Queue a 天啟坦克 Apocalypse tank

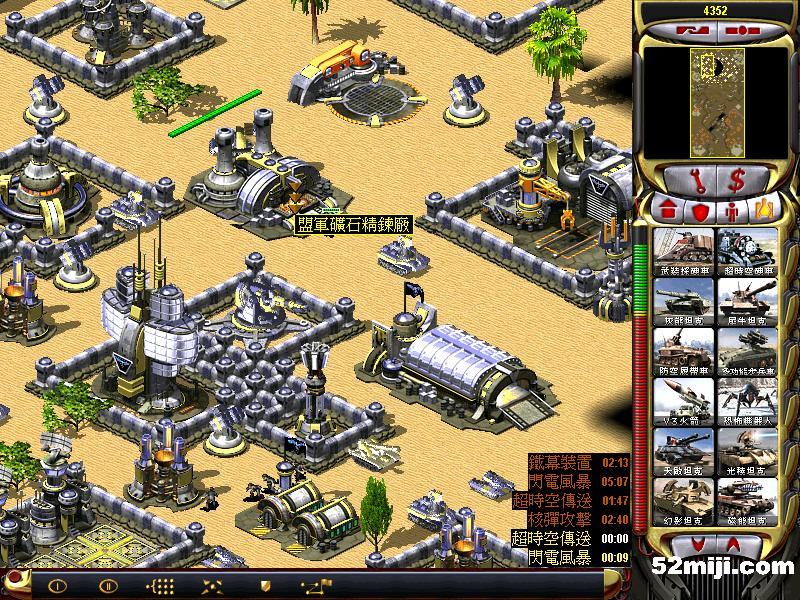tap(685, 451)
